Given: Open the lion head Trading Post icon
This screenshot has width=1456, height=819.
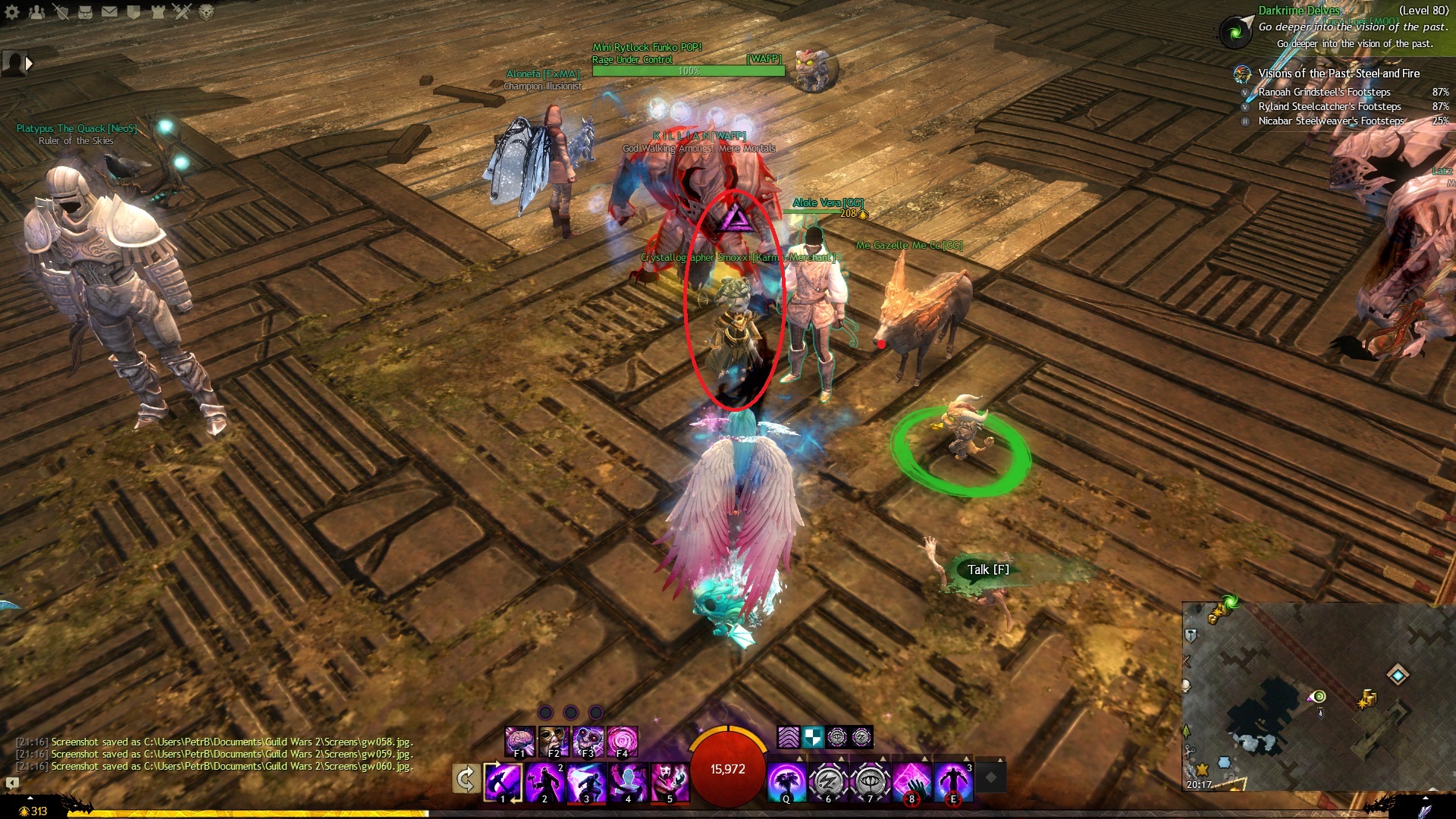Looking at the screenshot, I should [x=206, y=12].
